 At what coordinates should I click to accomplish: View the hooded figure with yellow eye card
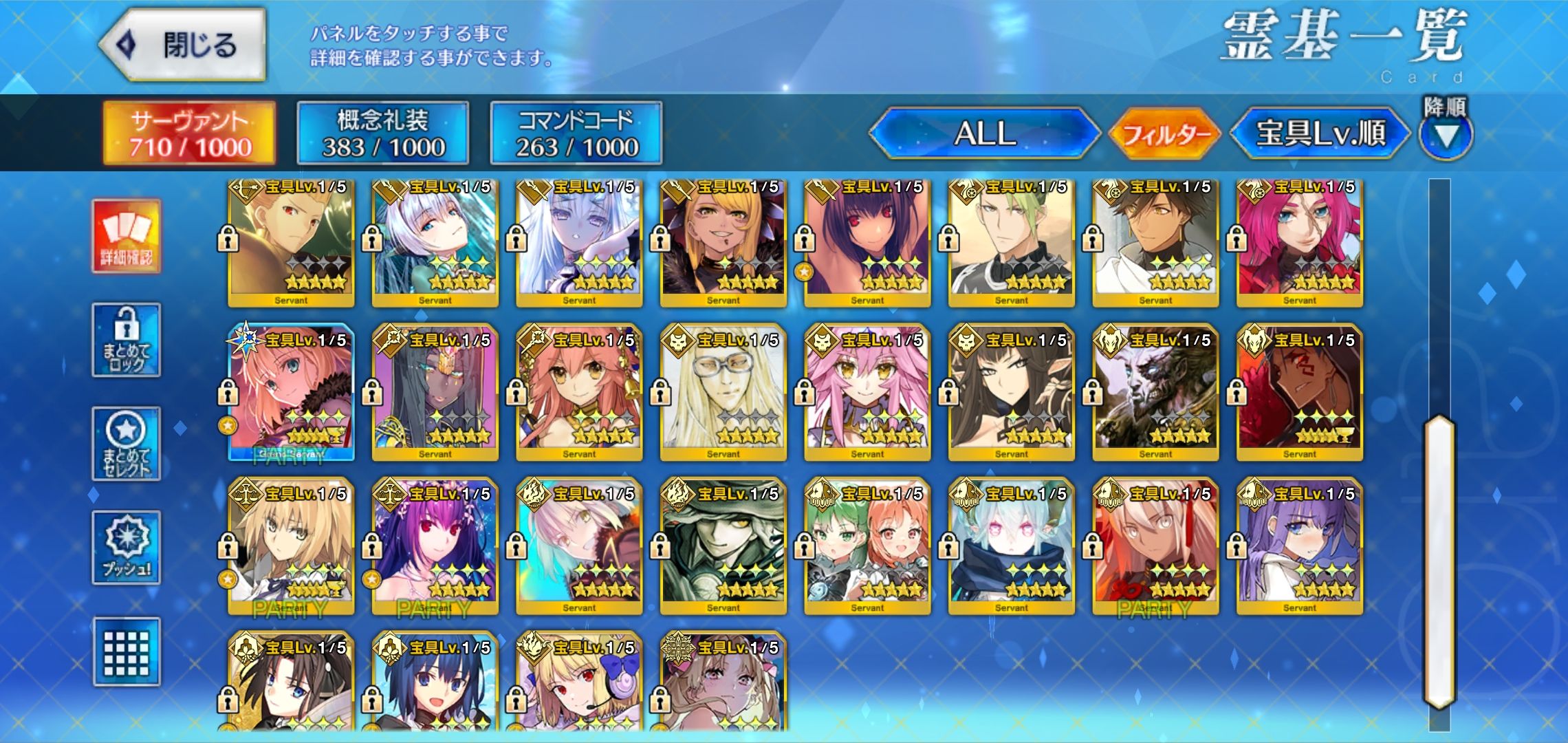pos(723,546)
